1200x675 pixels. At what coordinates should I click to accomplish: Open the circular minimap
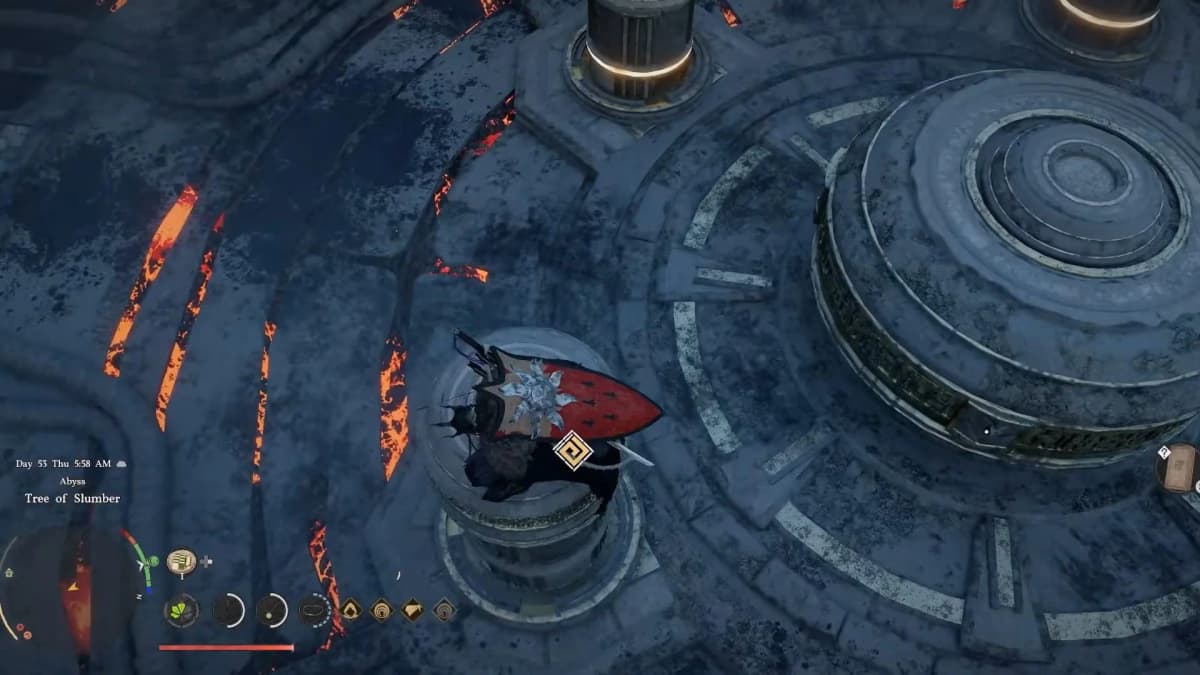point(72,590)
